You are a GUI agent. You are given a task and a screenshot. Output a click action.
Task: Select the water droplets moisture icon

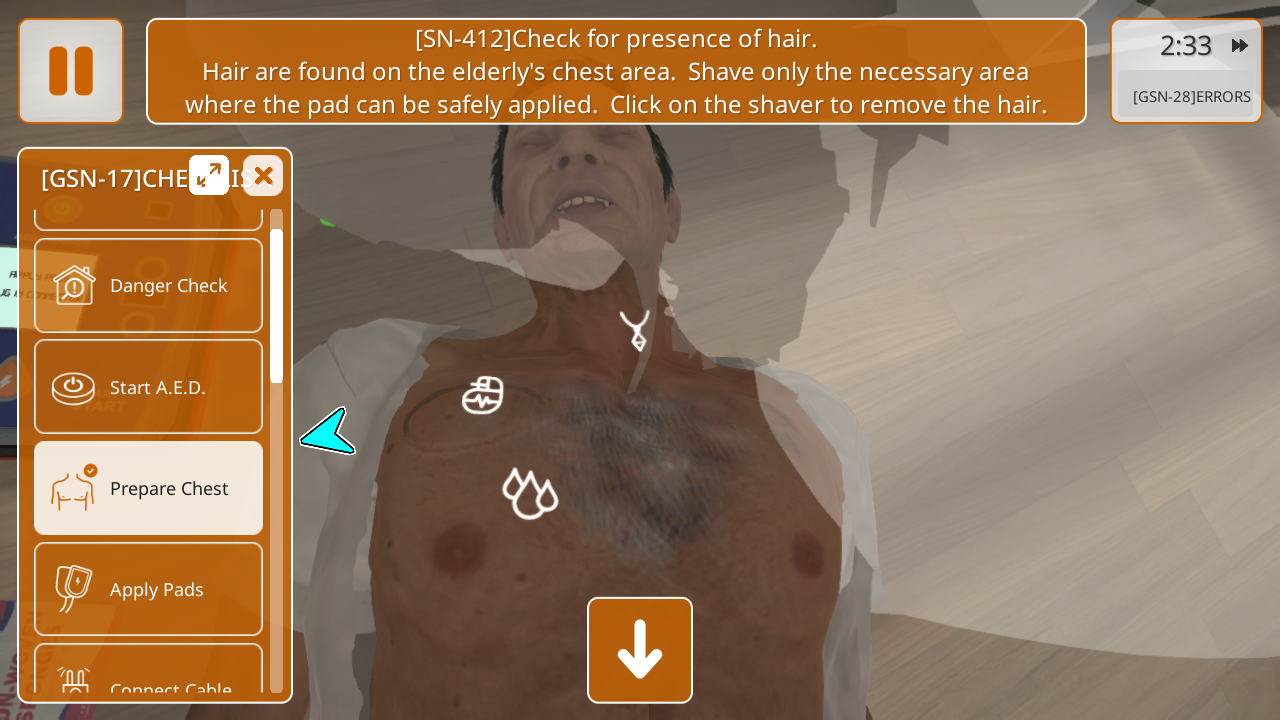tap(529, 493)
